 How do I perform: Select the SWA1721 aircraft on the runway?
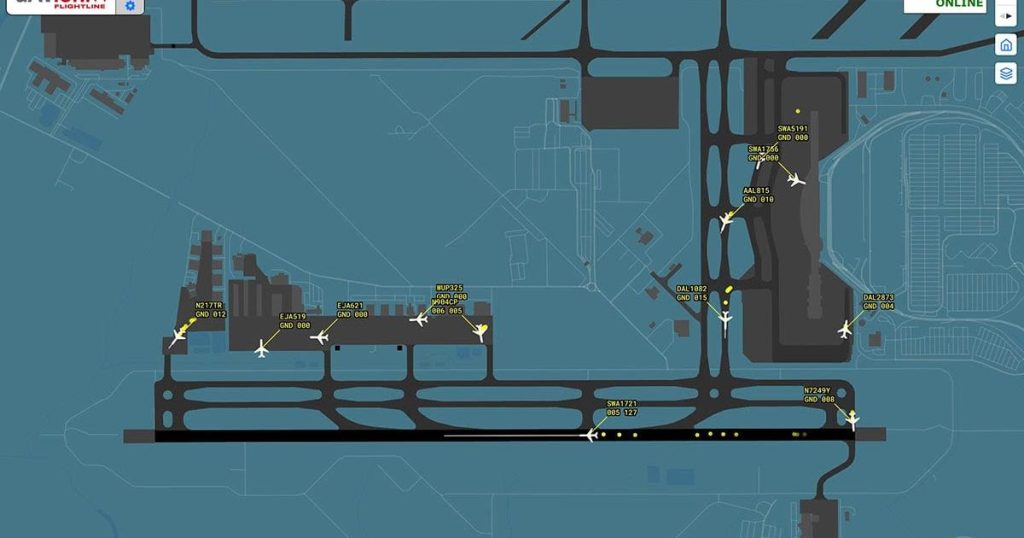(589, 435)
